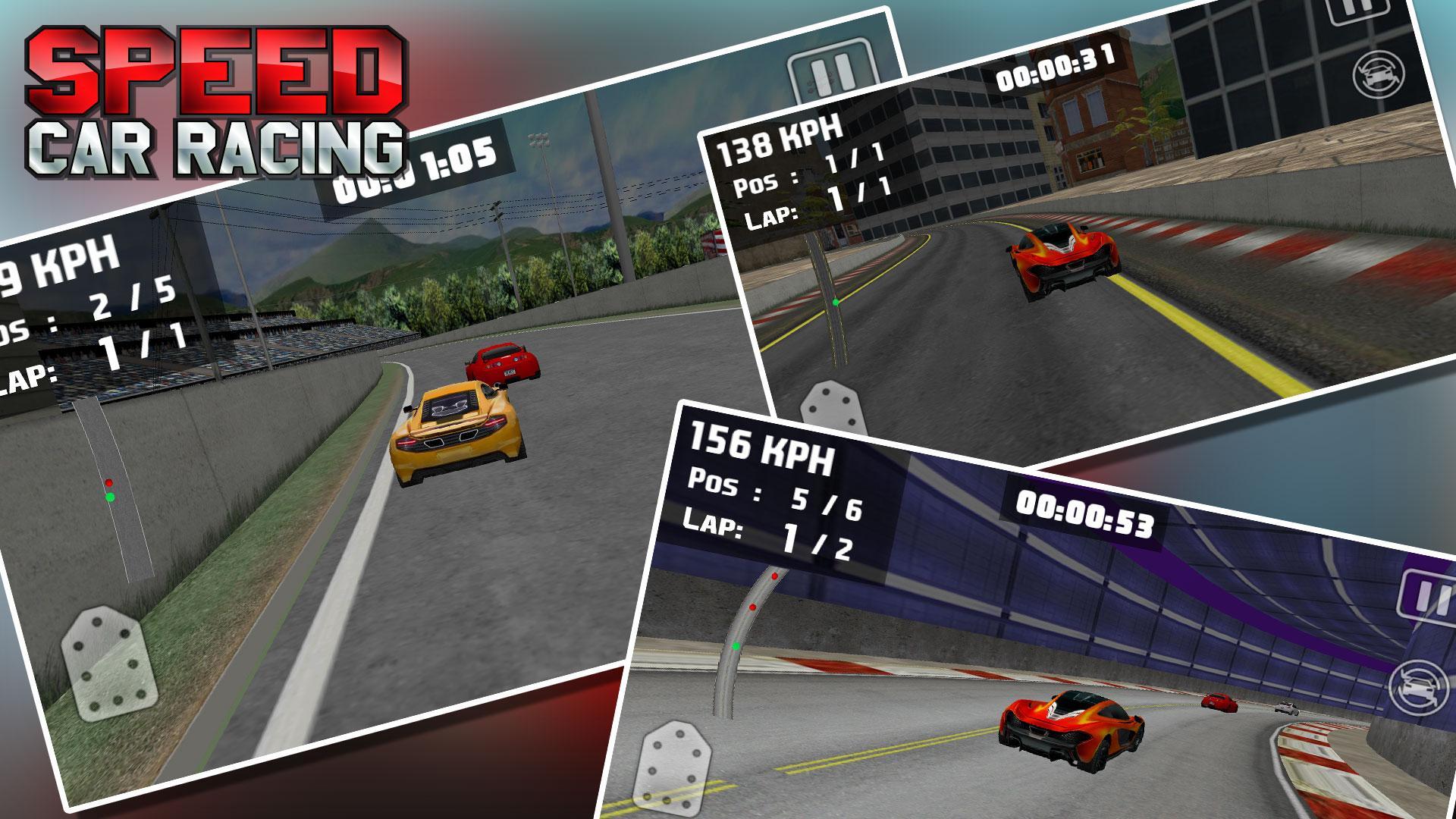Click the green player dot on the minimap

[x=111, y=497]
